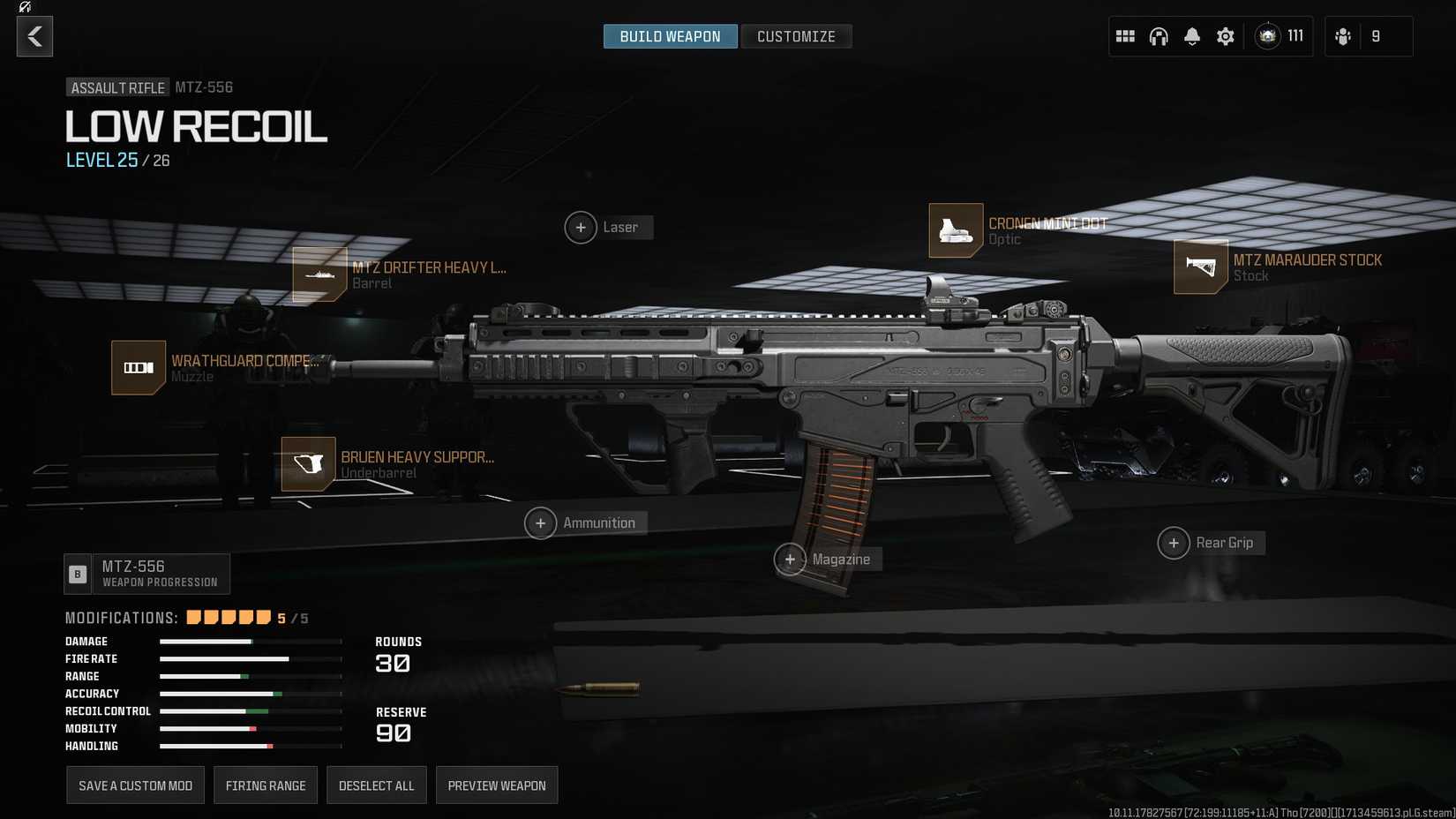Viewport: 1456px width, 819px height.
Task: Click the Save a Custom Mod button
Action: (x=135, y=785)
